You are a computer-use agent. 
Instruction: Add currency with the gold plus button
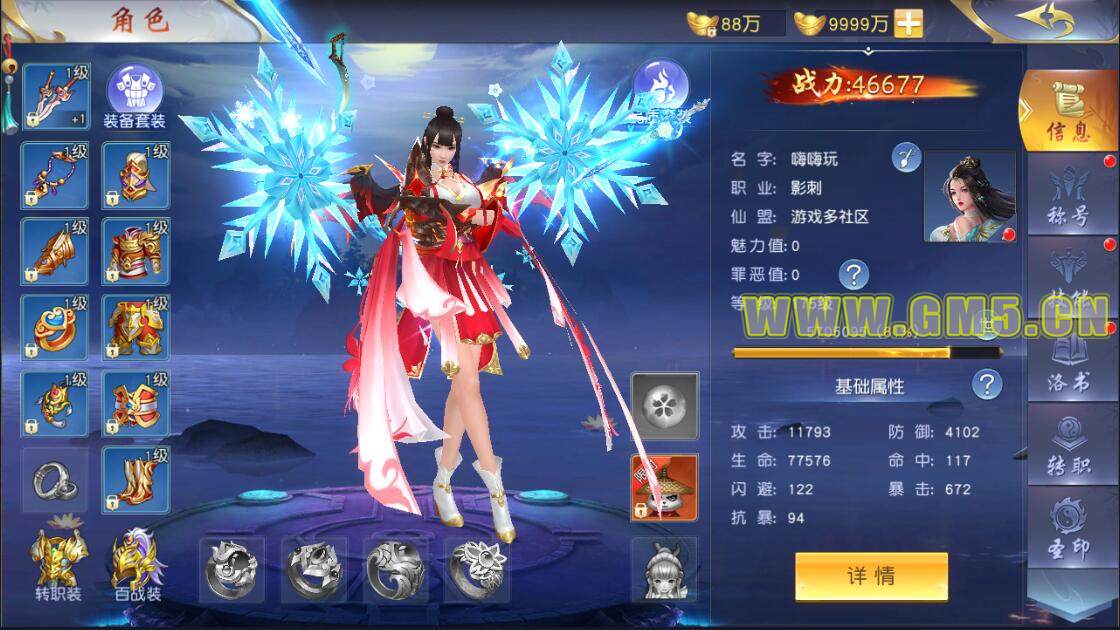(908, 22)
